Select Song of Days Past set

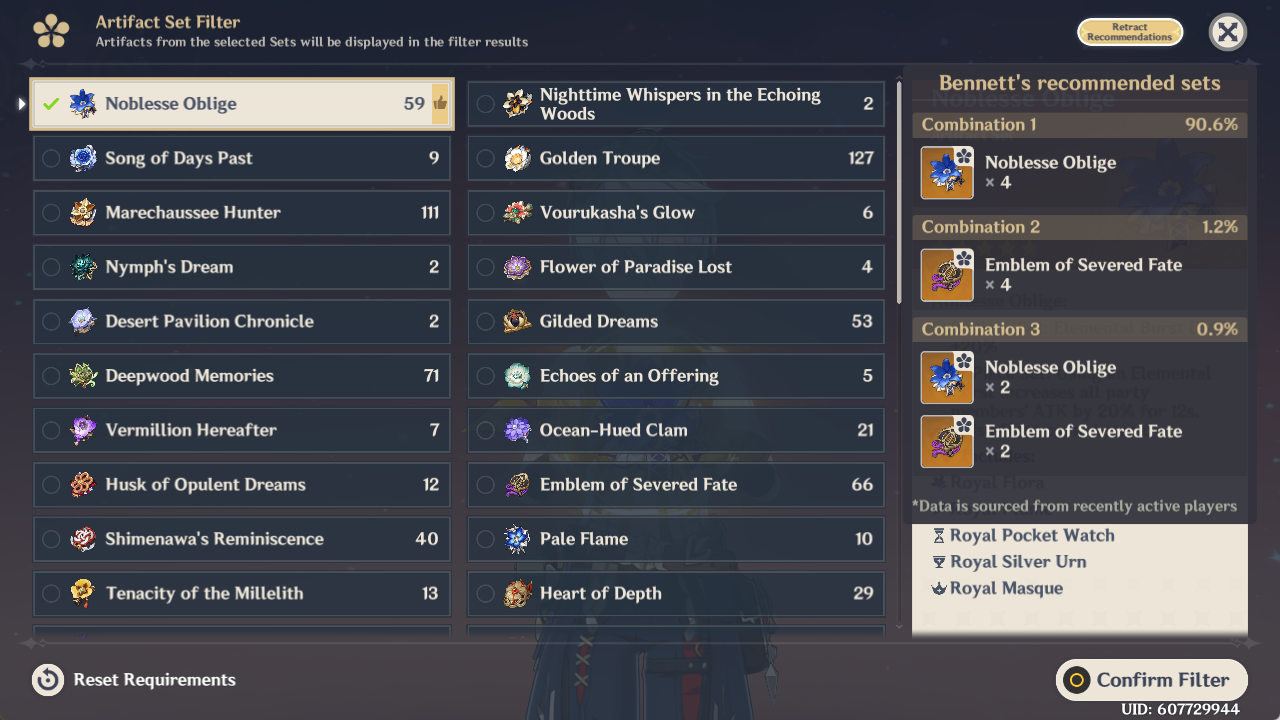(x=241, y=158)
